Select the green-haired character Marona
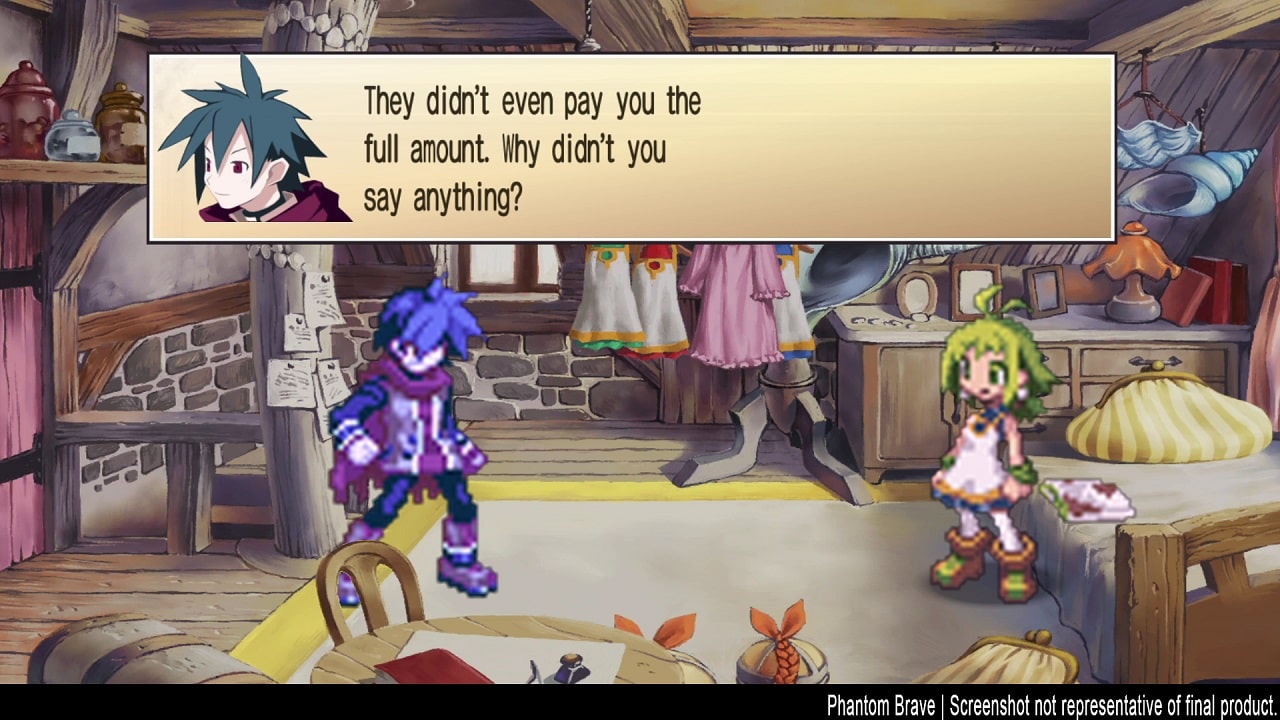Image resolution: width=1280 pixels, height=720 pixels. click(985, 440)
